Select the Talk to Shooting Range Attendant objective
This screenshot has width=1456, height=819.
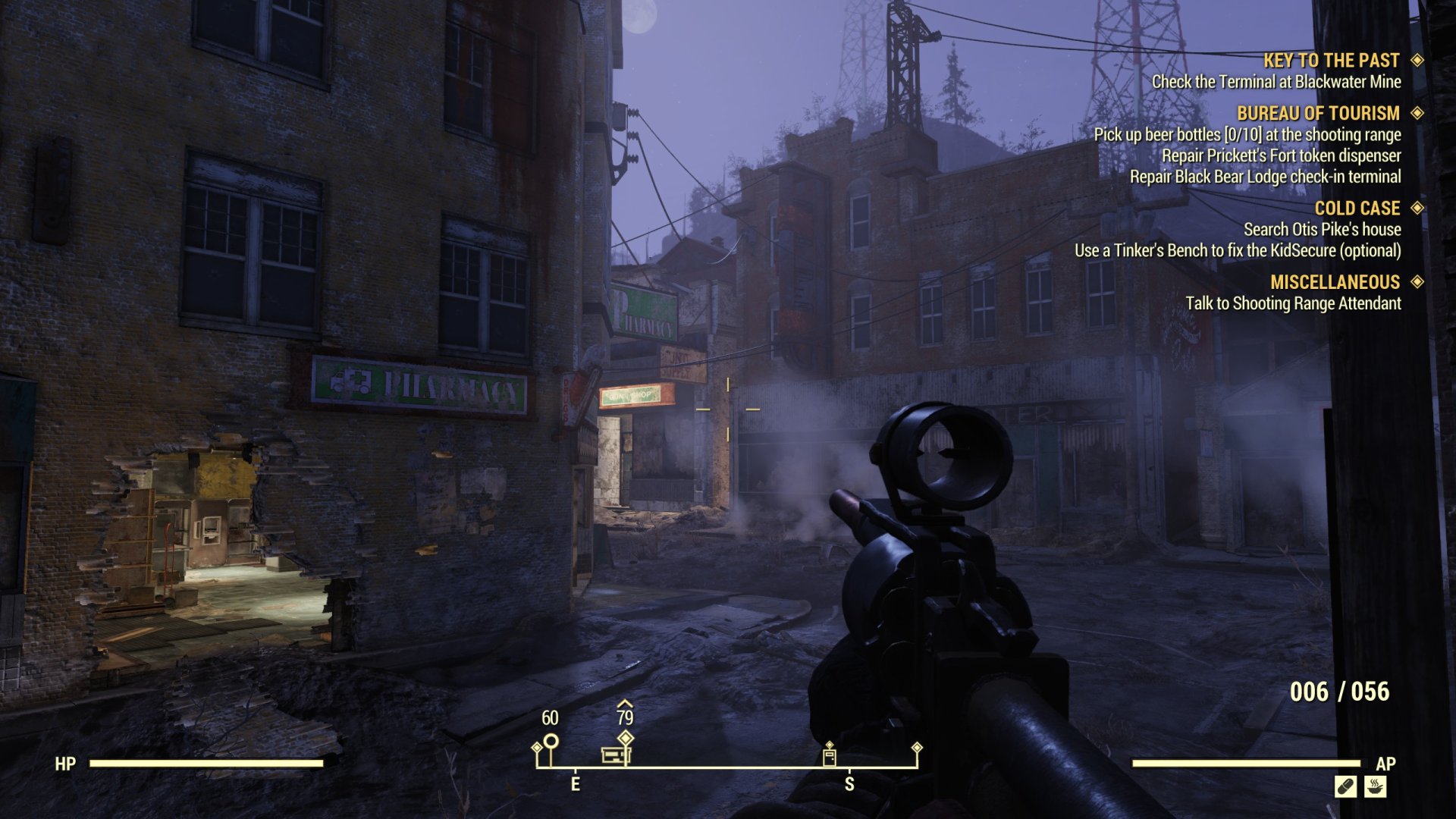1293,304
